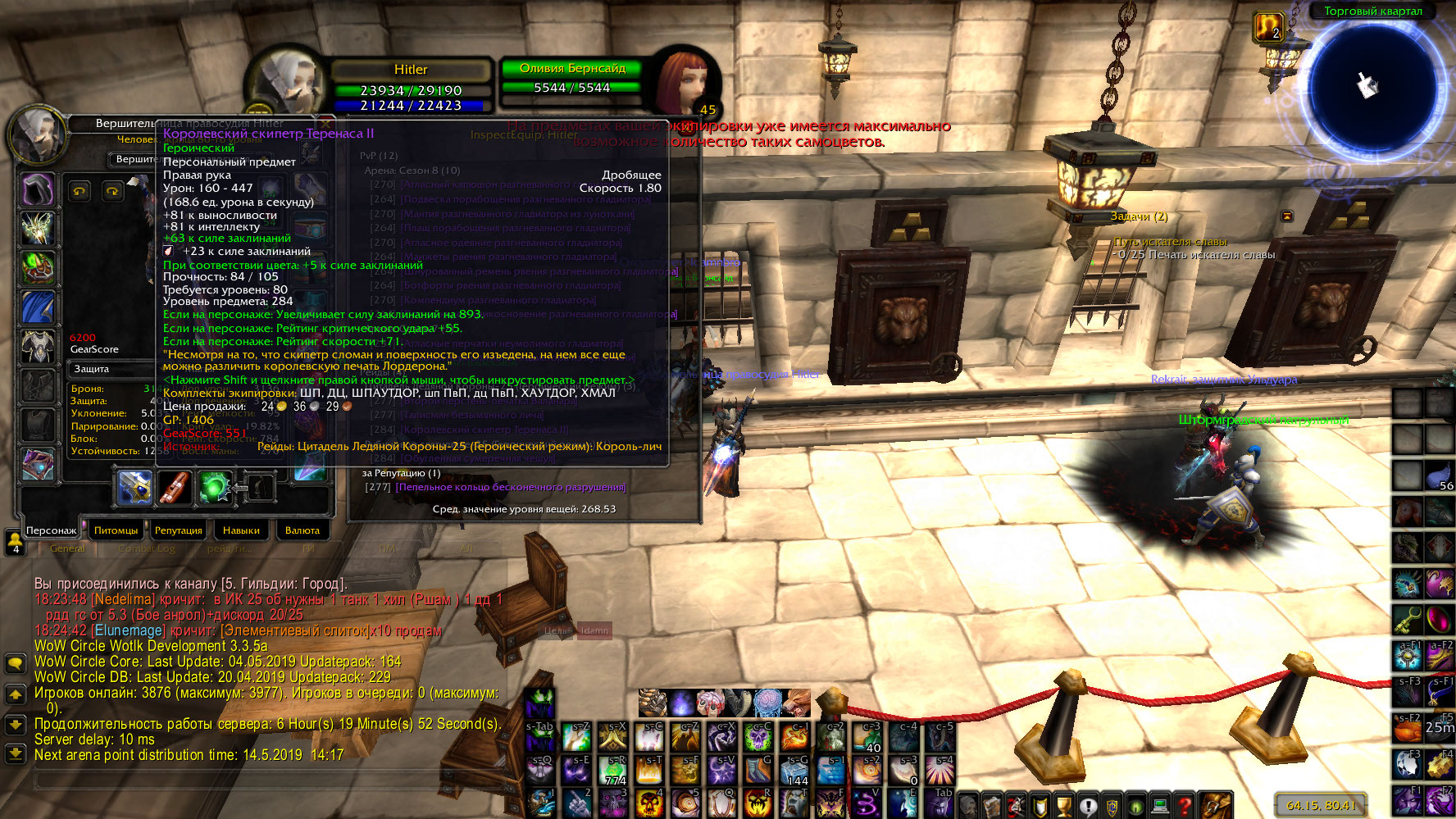
Task: Select the Оливия Бернсайд target frame
Action: pyautogui.click(x=572, y=79)
